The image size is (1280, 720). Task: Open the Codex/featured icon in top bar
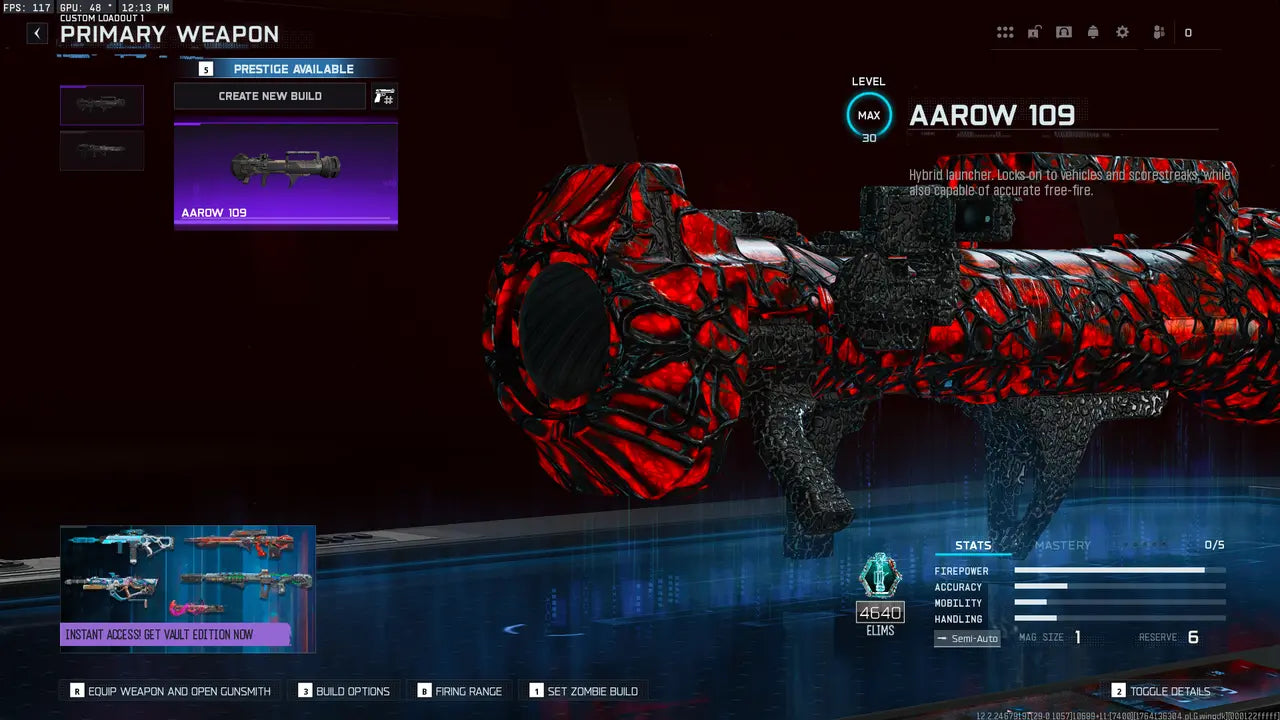tap(1063, 31)
